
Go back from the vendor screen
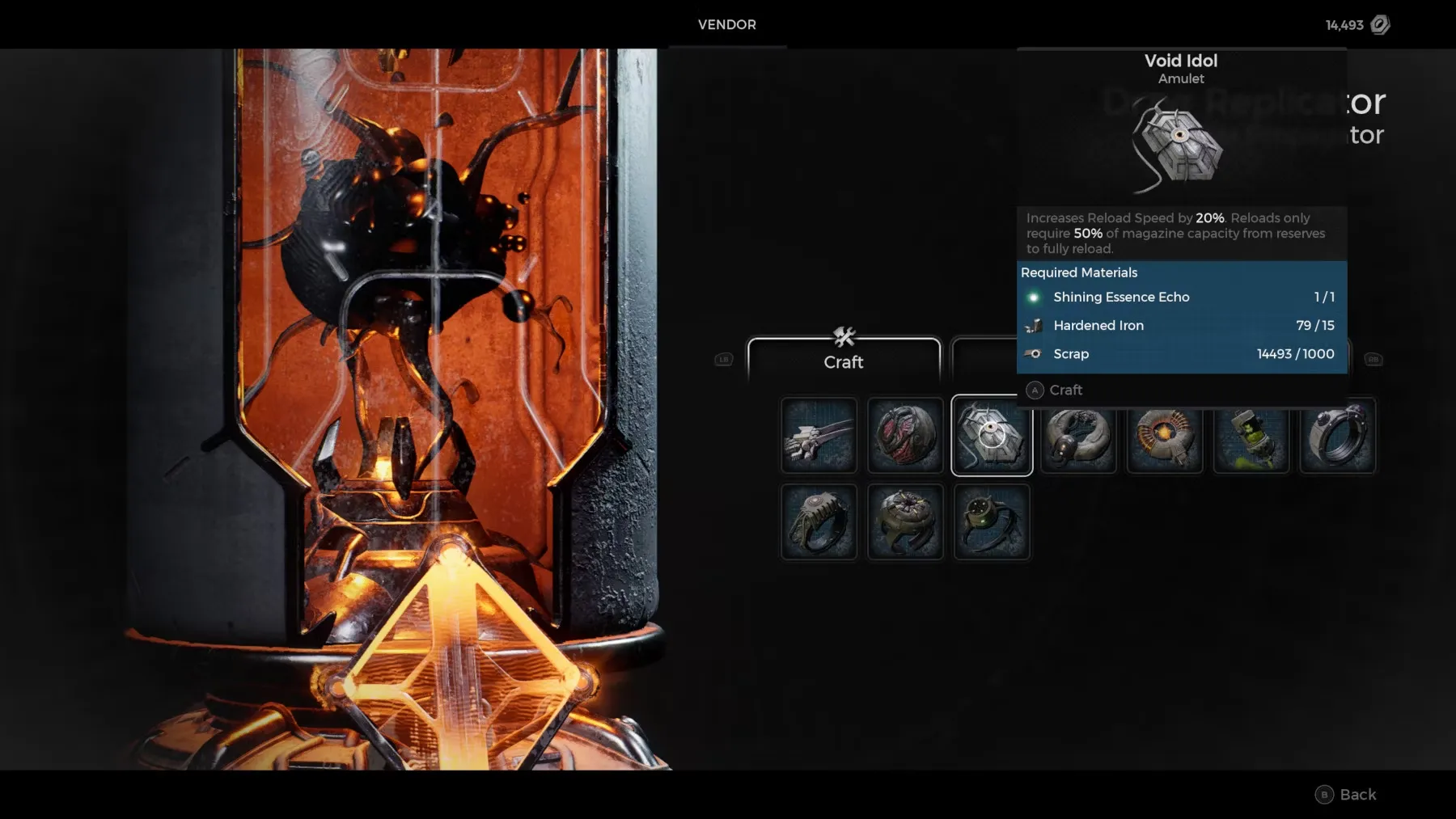[x=1347, y=795]
